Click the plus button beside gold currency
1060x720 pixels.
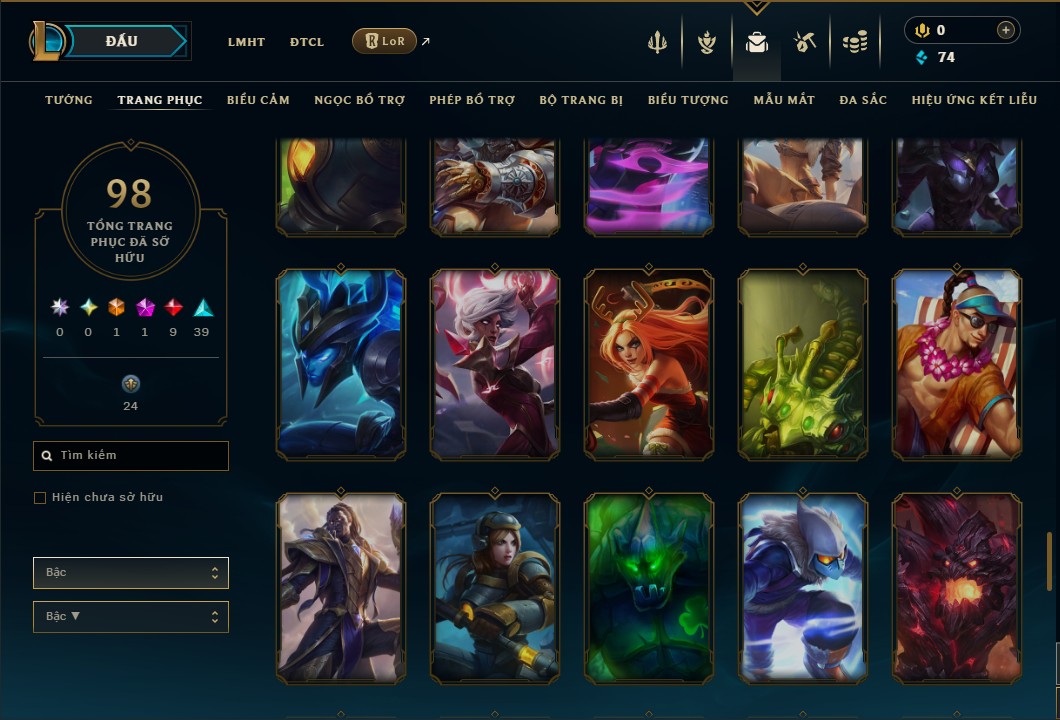click(x=1005, y=30)
